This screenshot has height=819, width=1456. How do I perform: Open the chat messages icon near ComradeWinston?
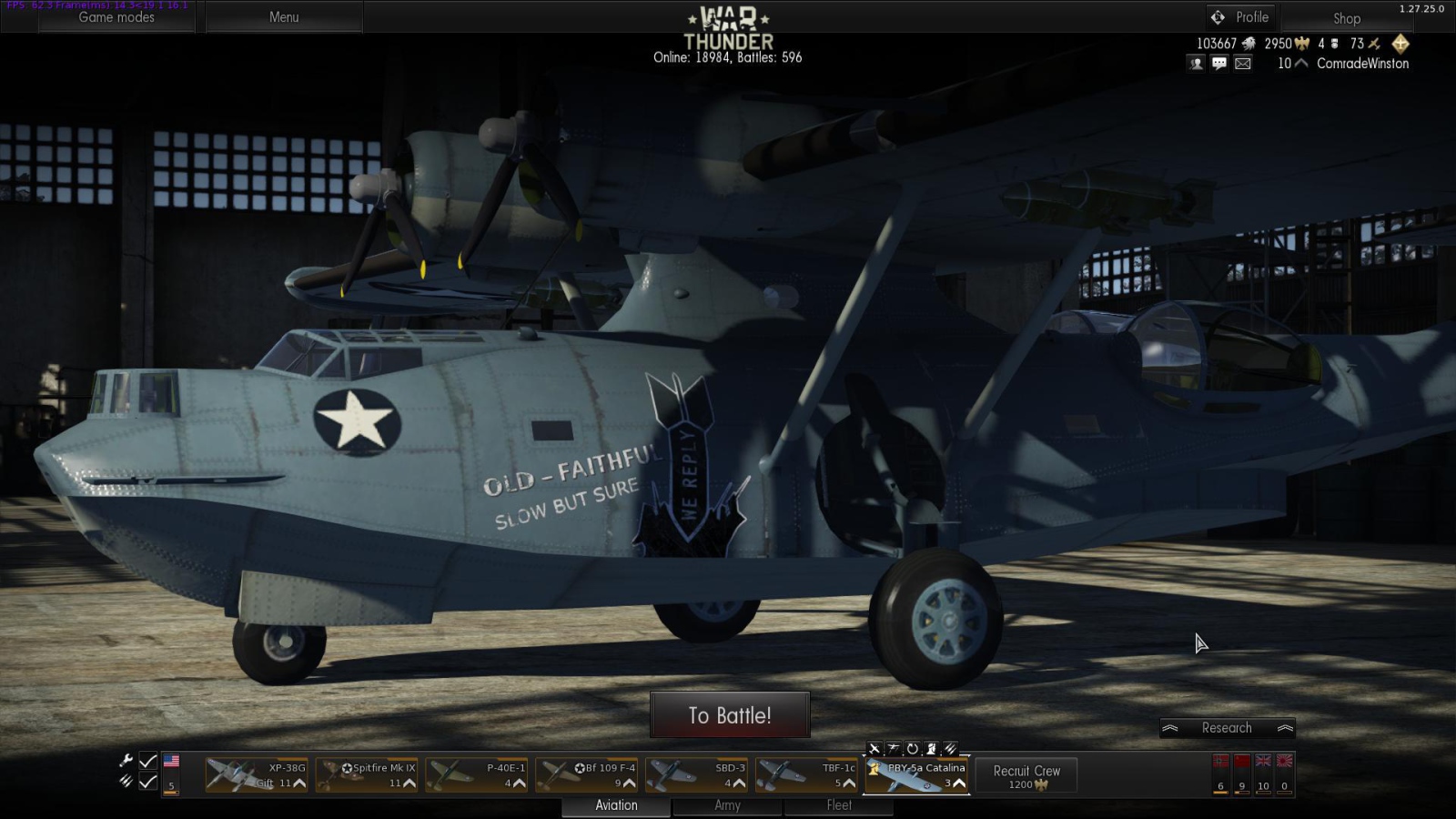pyautogui.click(x=1218, y=64)
